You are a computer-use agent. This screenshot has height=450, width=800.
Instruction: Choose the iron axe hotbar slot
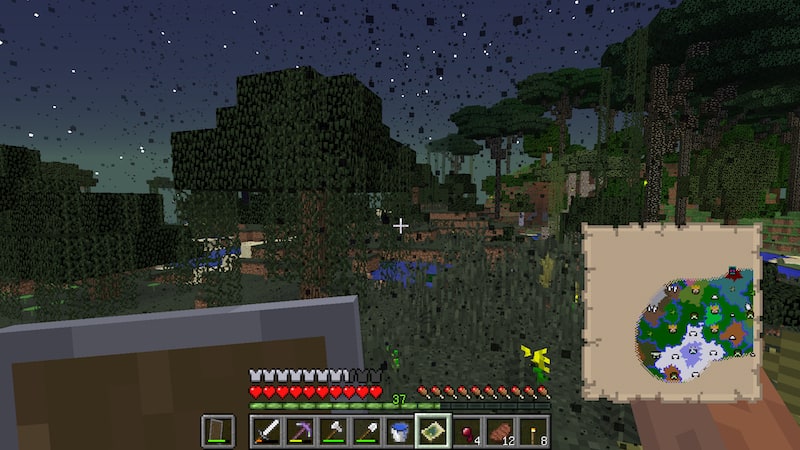(332, 431)
